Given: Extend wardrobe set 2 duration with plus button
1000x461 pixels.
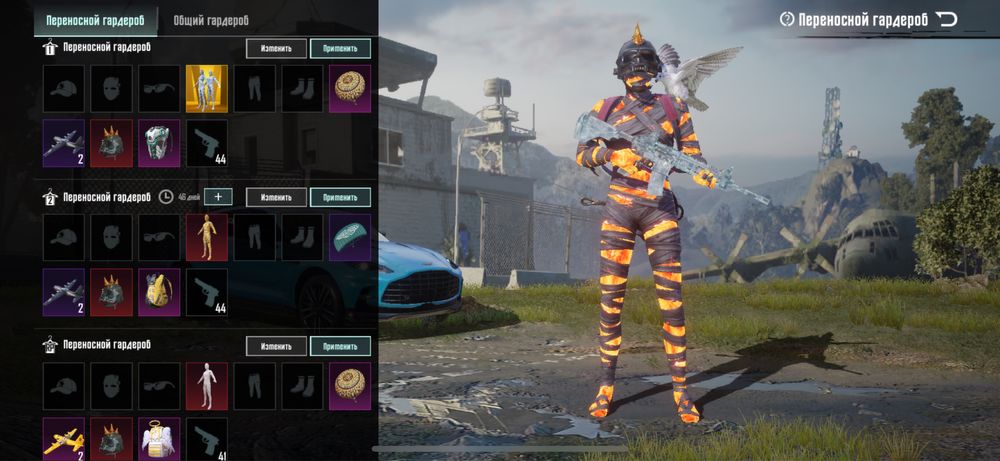Looking at the screenshot, I should [217, 197].
